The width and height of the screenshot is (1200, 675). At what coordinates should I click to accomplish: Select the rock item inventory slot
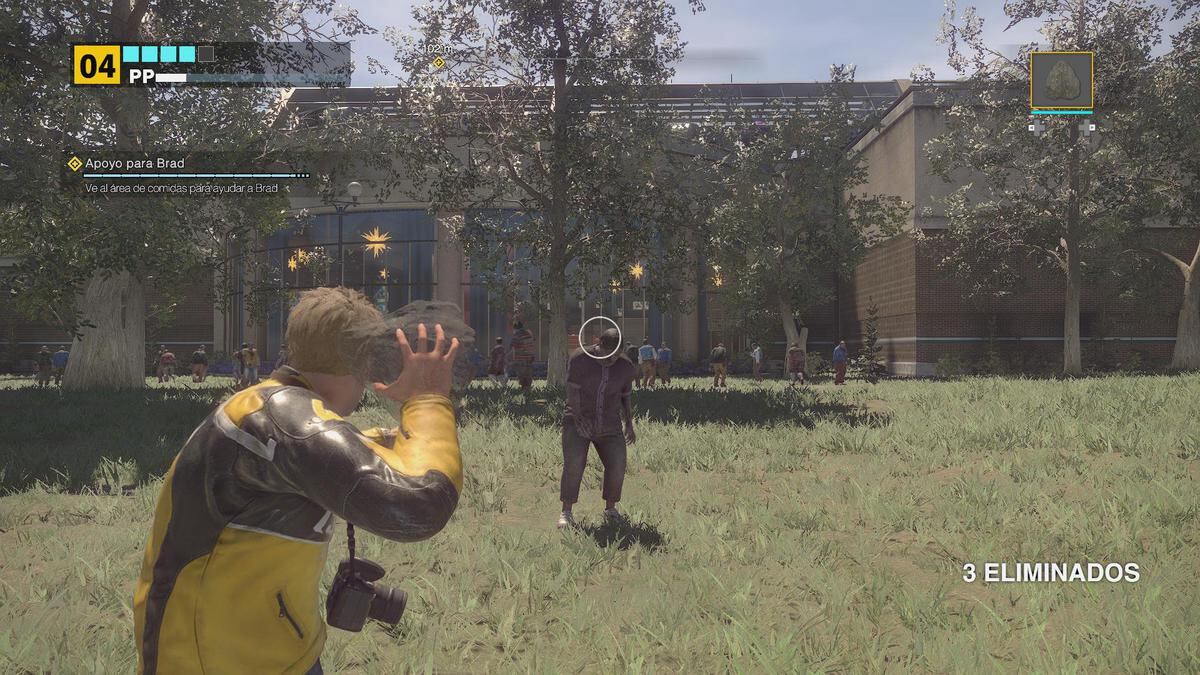(x=1061, y=81)
